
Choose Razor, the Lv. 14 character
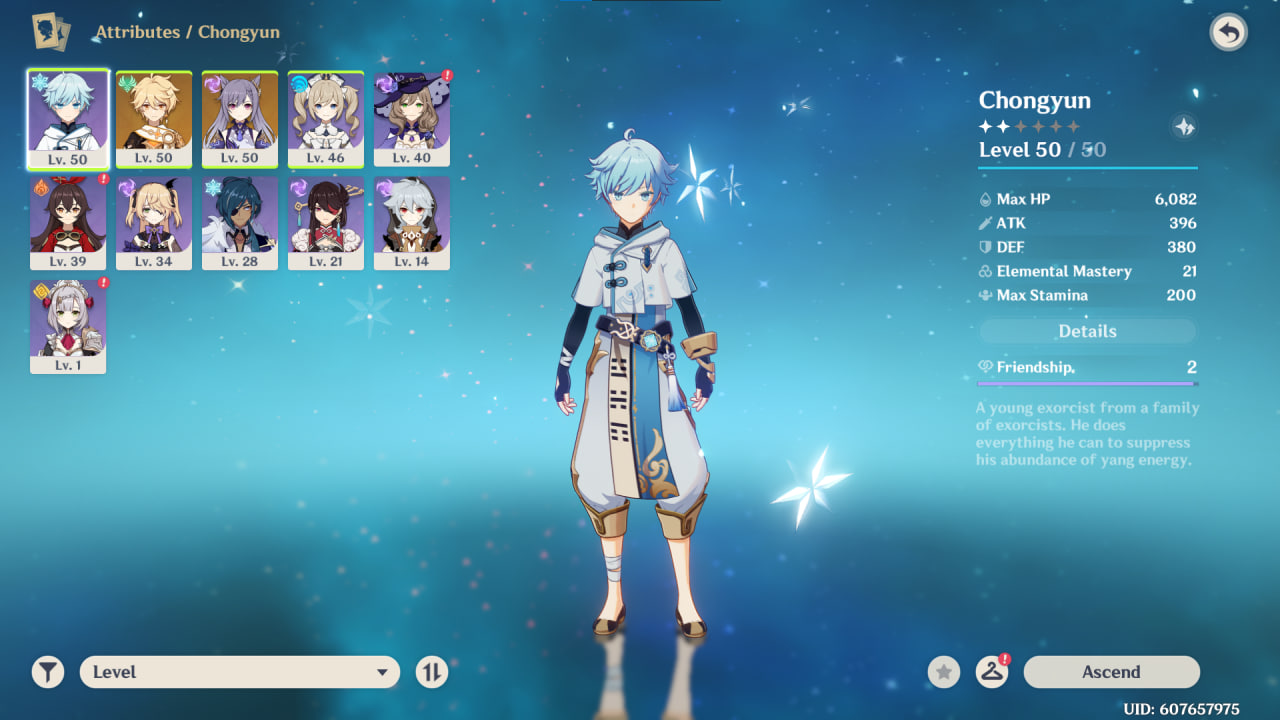(412, 222)
